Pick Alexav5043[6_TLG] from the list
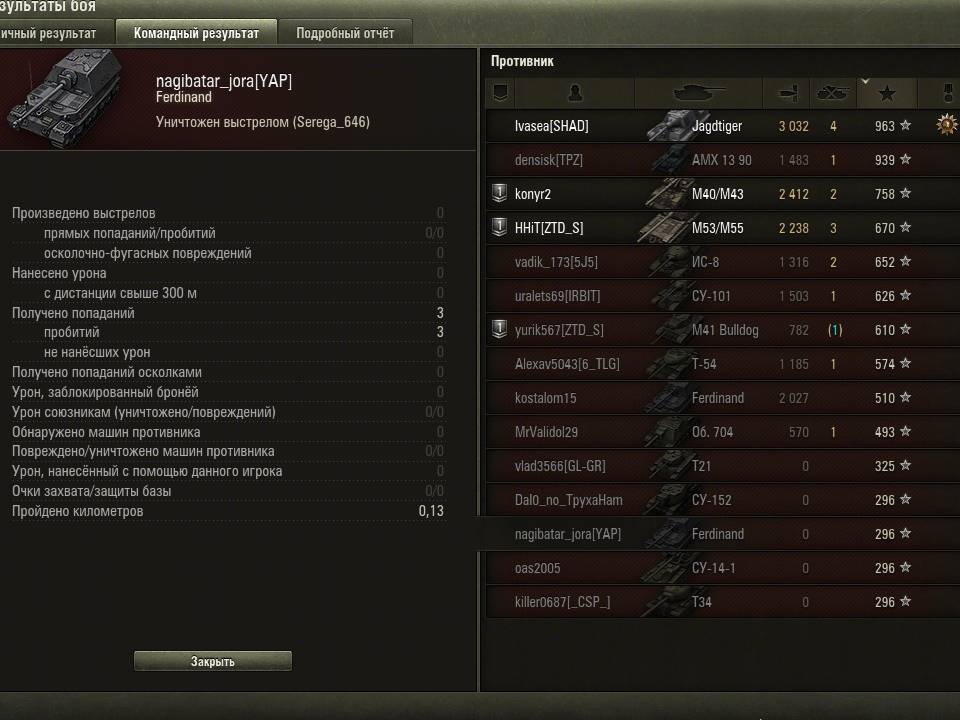 (567, 364)
